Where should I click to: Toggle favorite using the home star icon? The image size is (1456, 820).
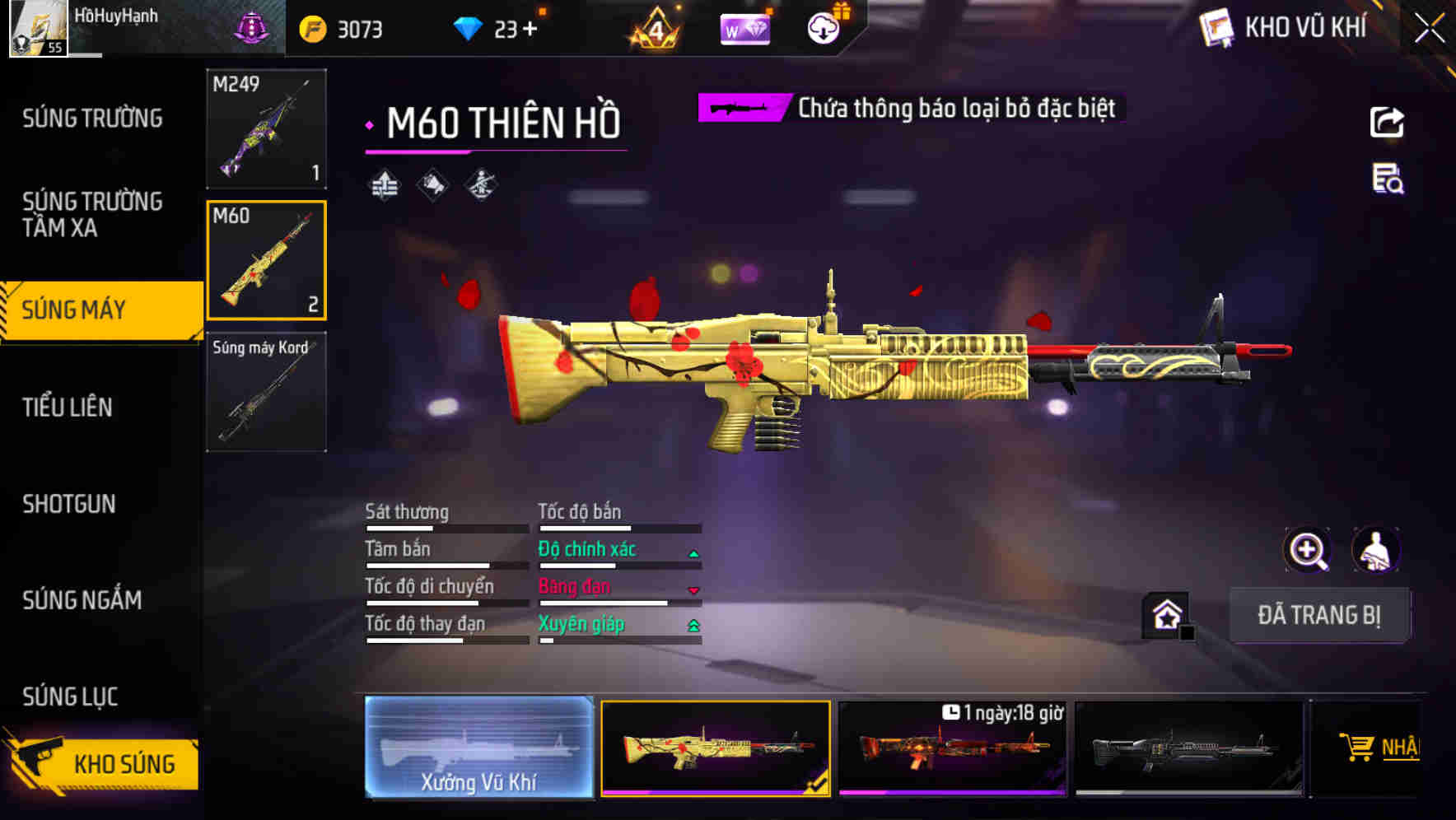[1165, 614]
